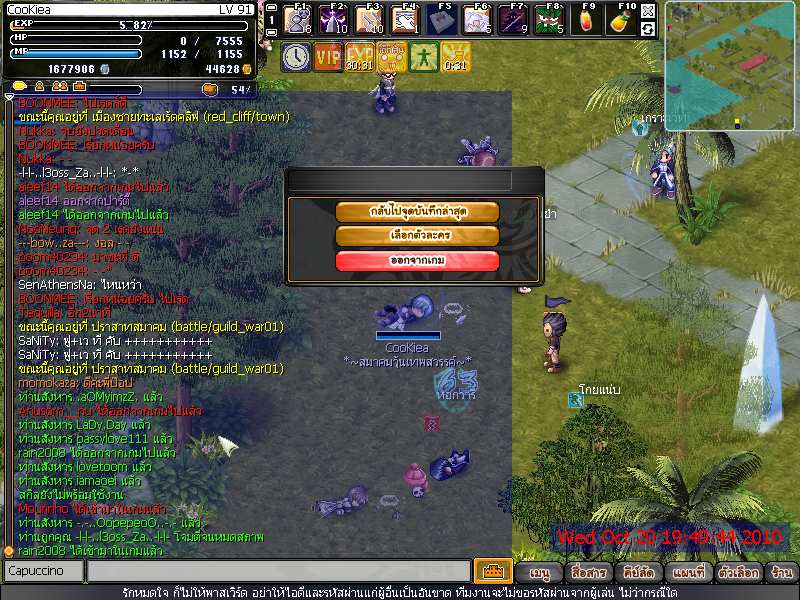Choose the character select button (เลือกตัวละคร)

pyautogui.click(x=417, y=236)
